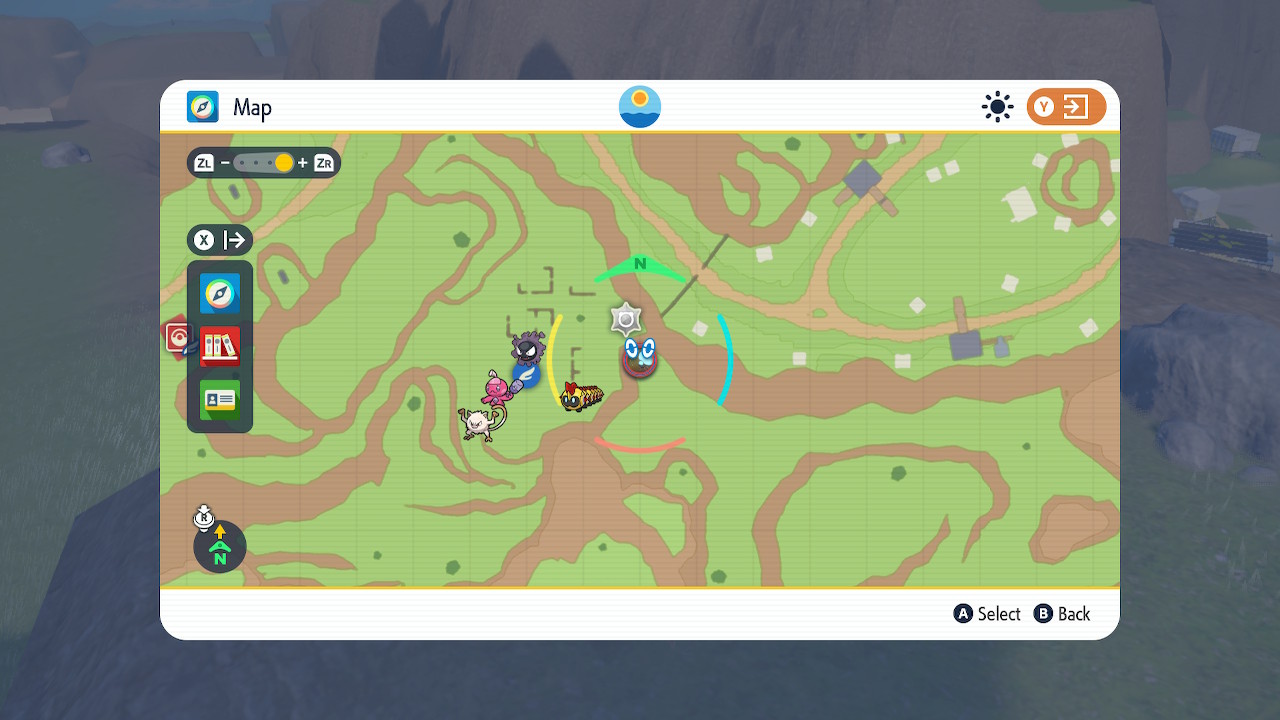Click the Pokémon Center icon beside the sidebar

click(x=179, y=337)
